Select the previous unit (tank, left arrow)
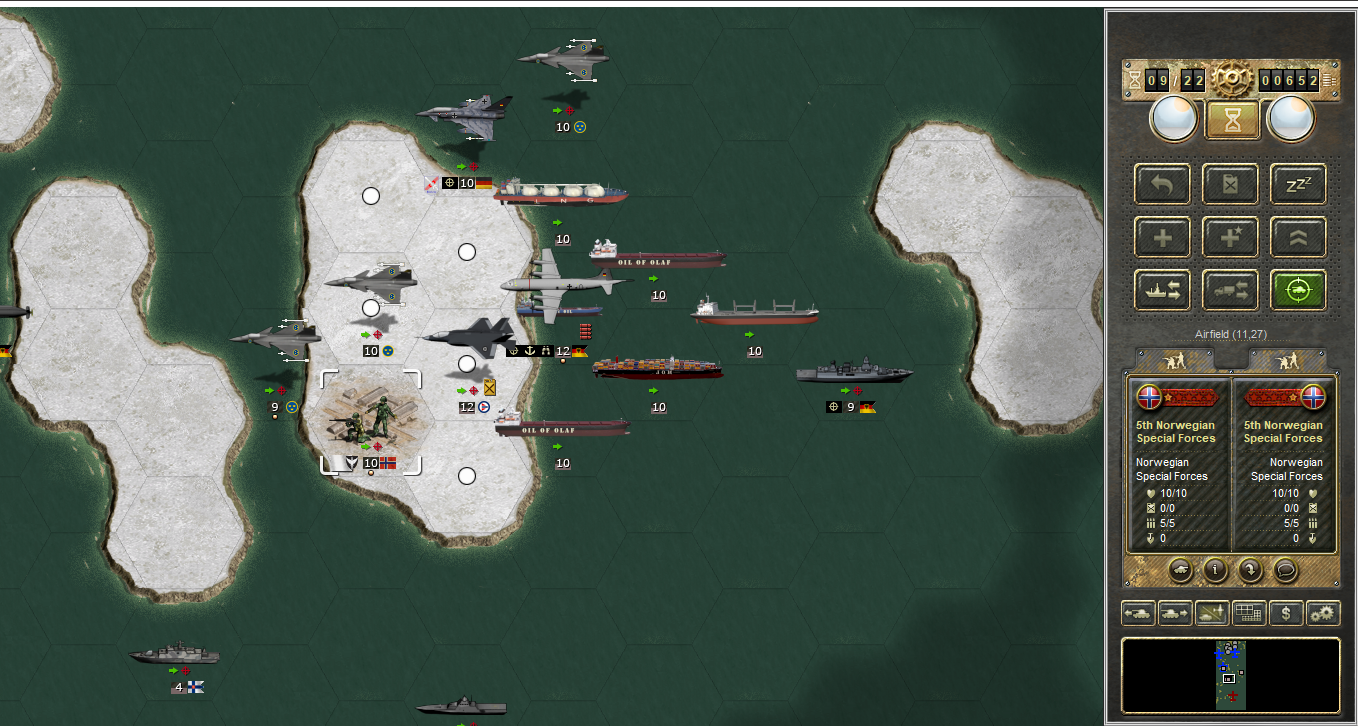 1138,613
